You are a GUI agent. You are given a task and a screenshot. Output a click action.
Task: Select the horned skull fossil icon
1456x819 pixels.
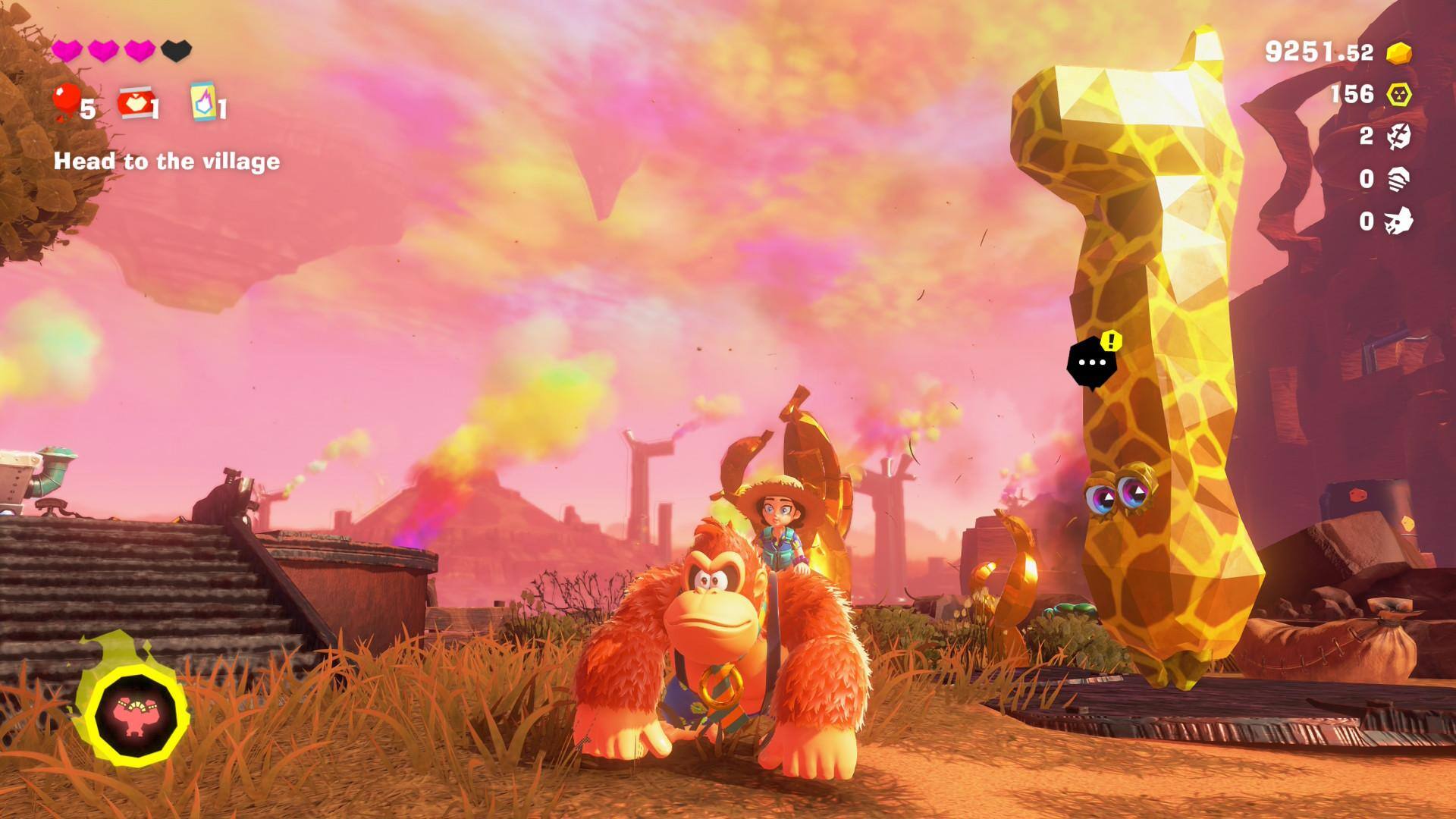pos(1398,221)
